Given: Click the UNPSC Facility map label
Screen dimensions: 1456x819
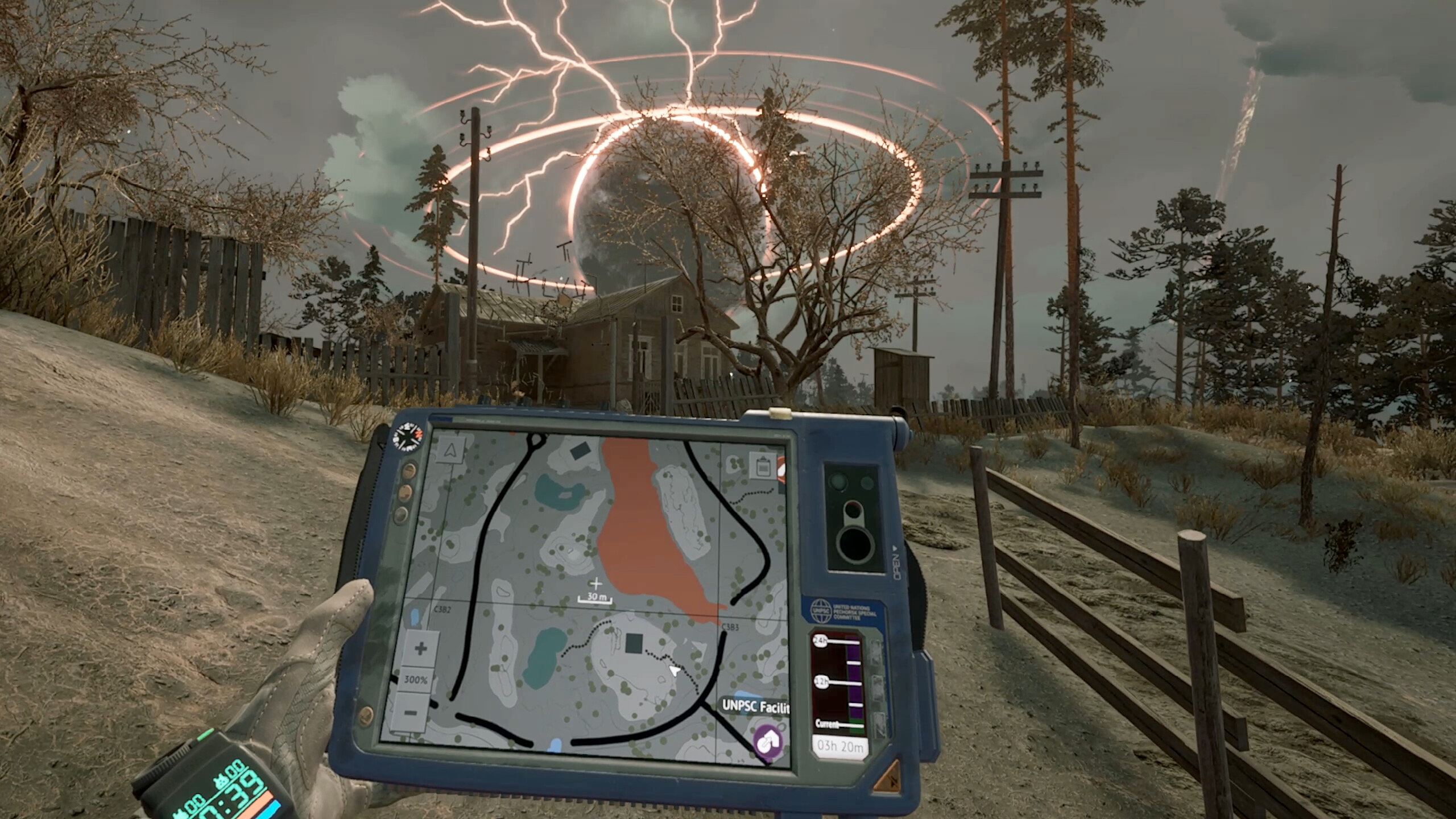Looking at the screenshot, I should tap(755, 707).
